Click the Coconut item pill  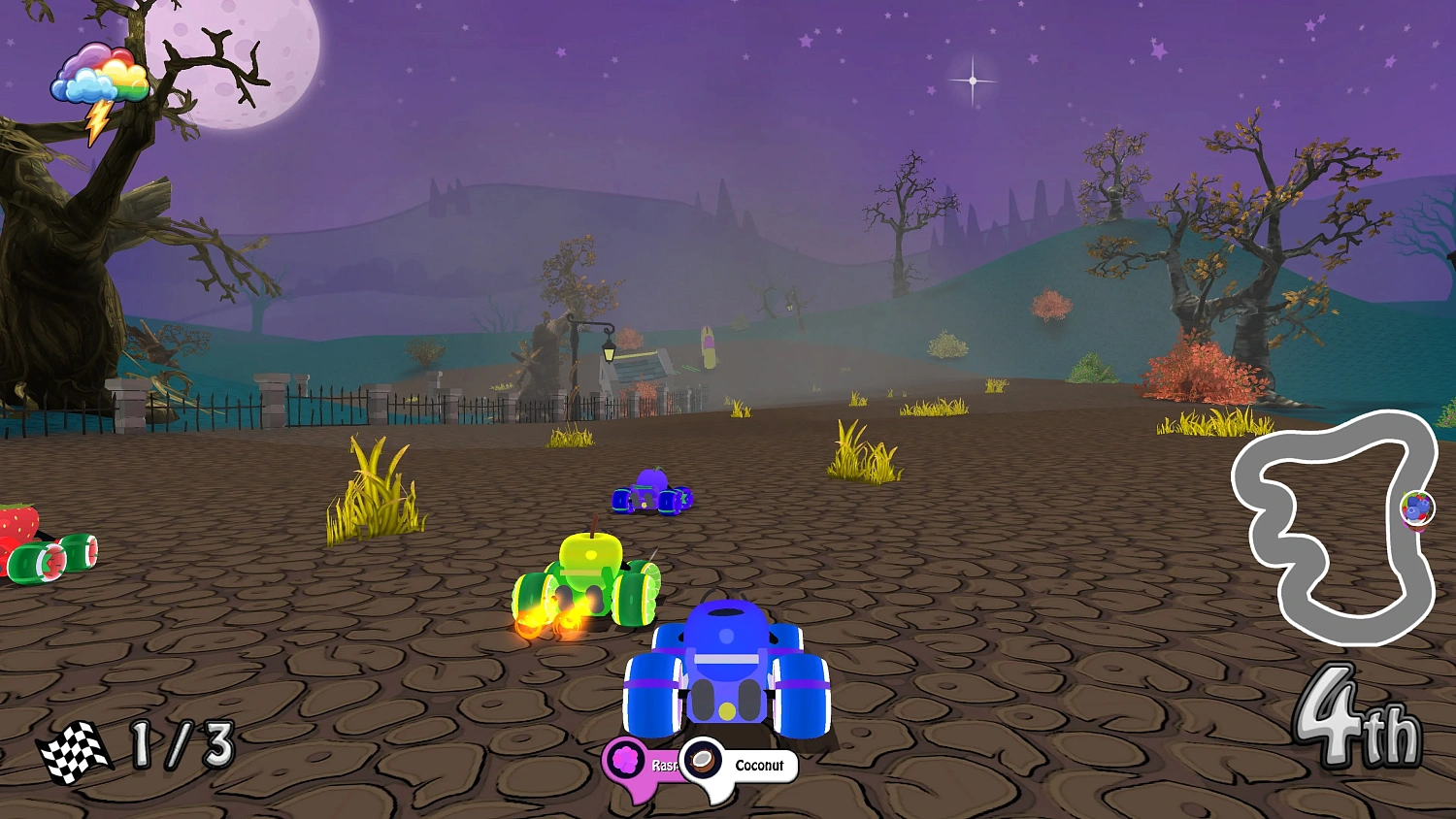click(757, 766)
